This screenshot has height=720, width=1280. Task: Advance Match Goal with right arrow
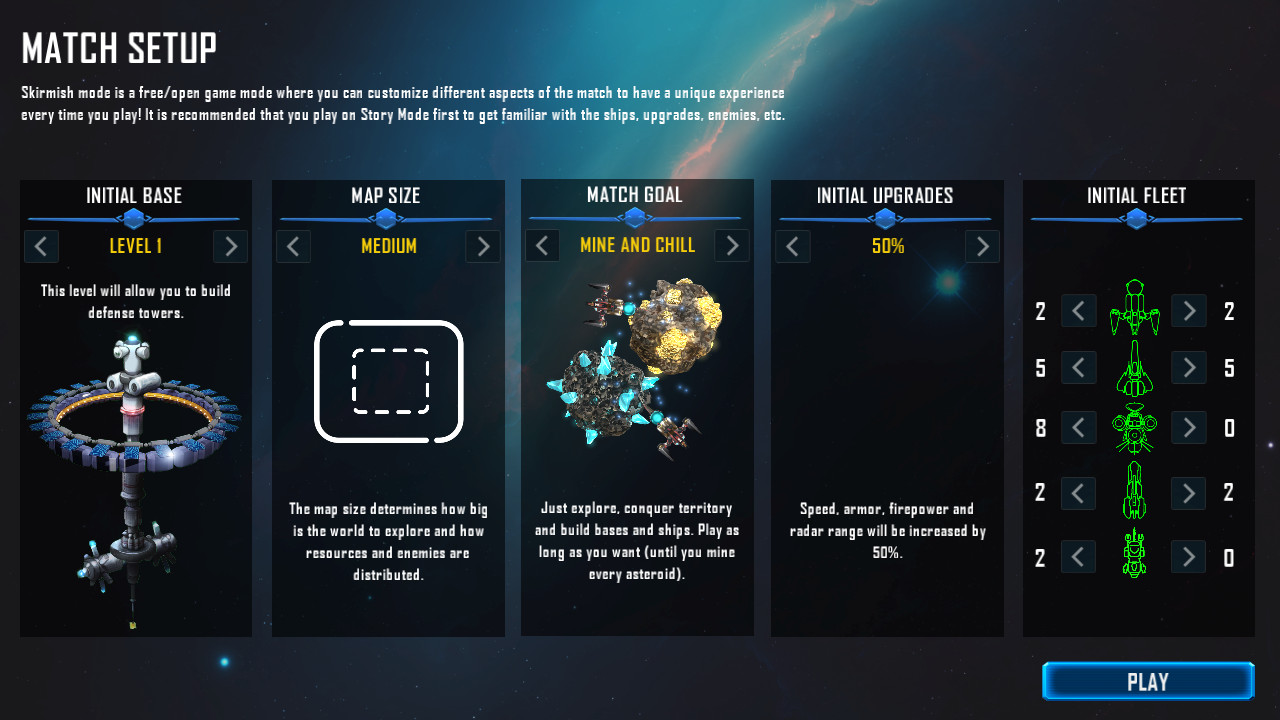click(x=731, y=246)
